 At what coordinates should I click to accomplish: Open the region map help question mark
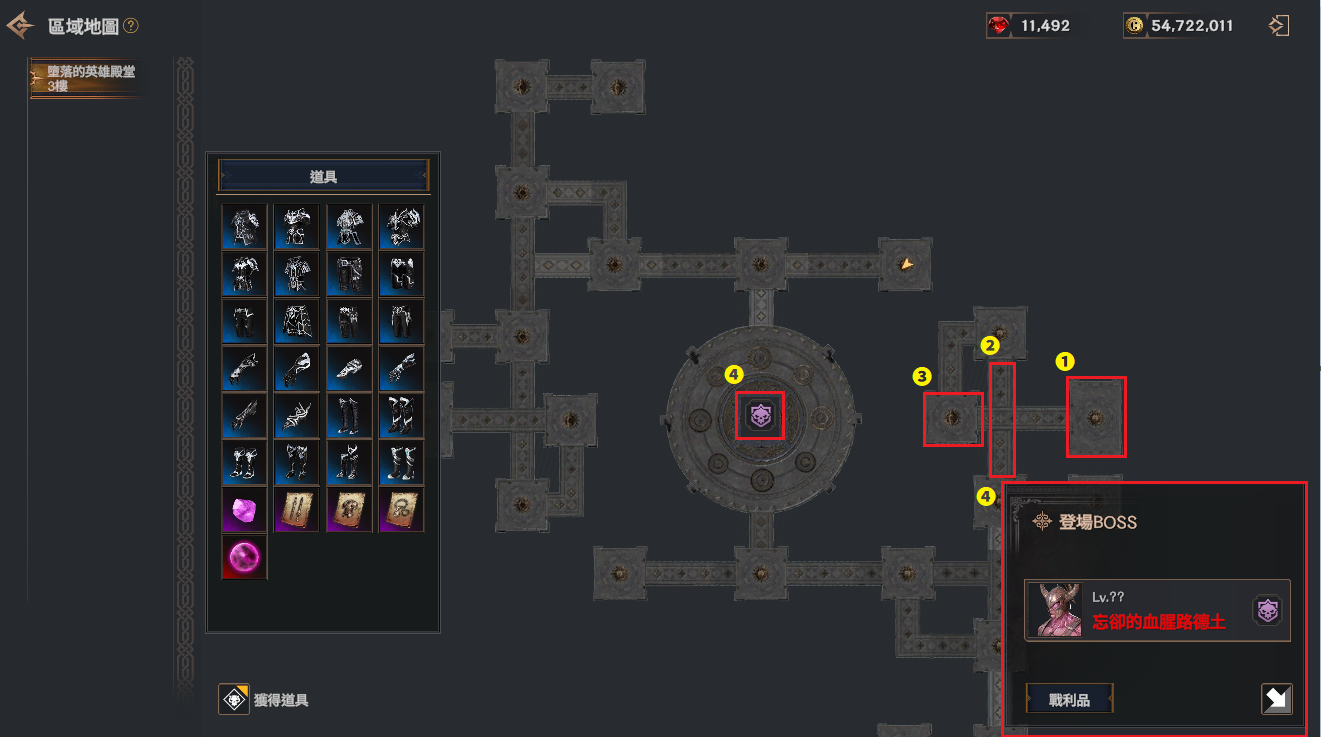[x=131, y=26]
